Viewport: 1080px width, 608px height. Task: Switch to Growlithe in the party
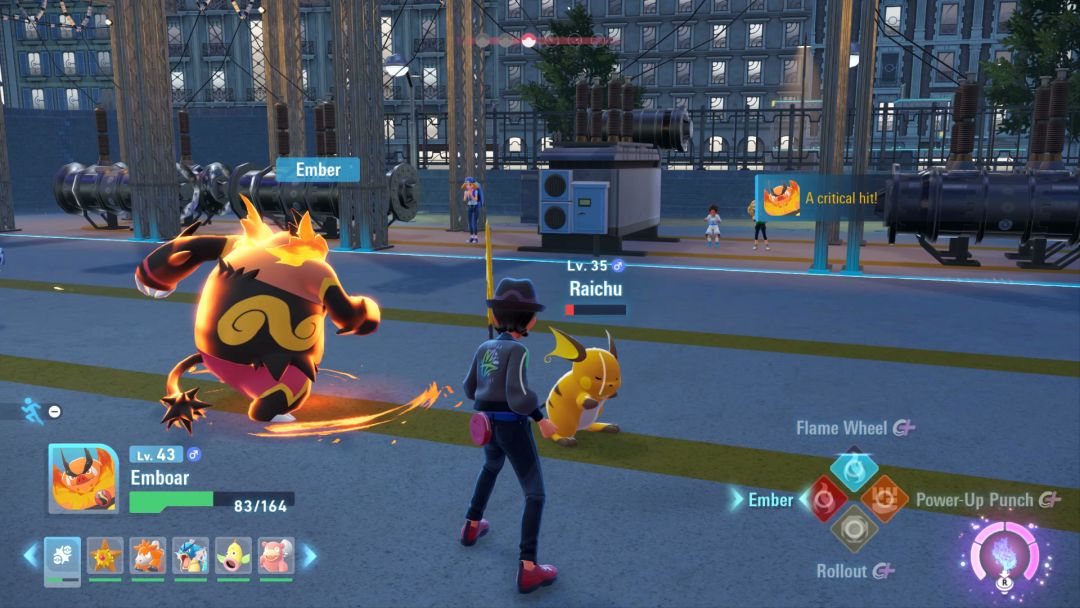tap(147, 557)
